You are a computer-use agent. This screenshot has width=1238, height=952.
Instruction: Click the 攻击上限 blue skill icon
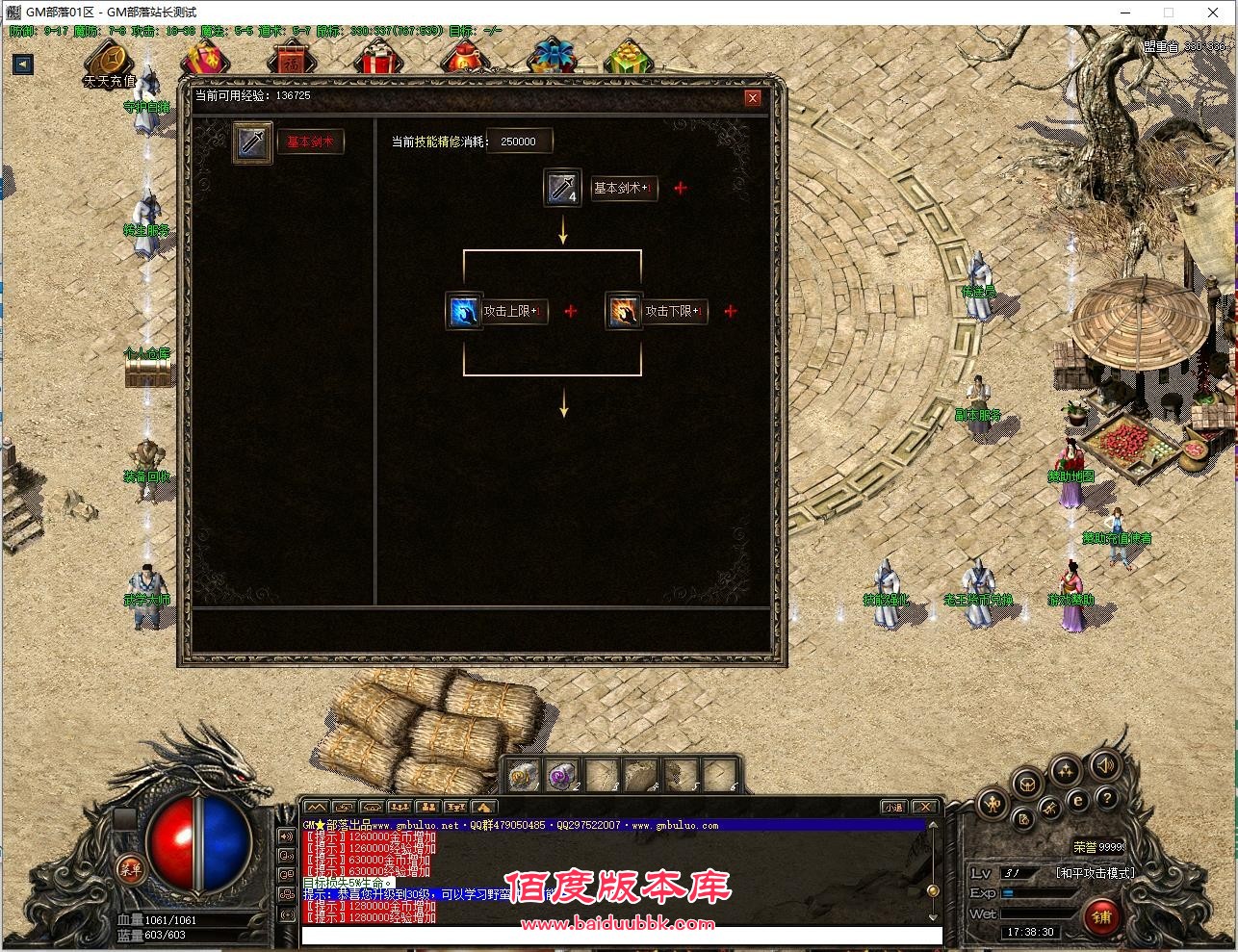[464, 311]
